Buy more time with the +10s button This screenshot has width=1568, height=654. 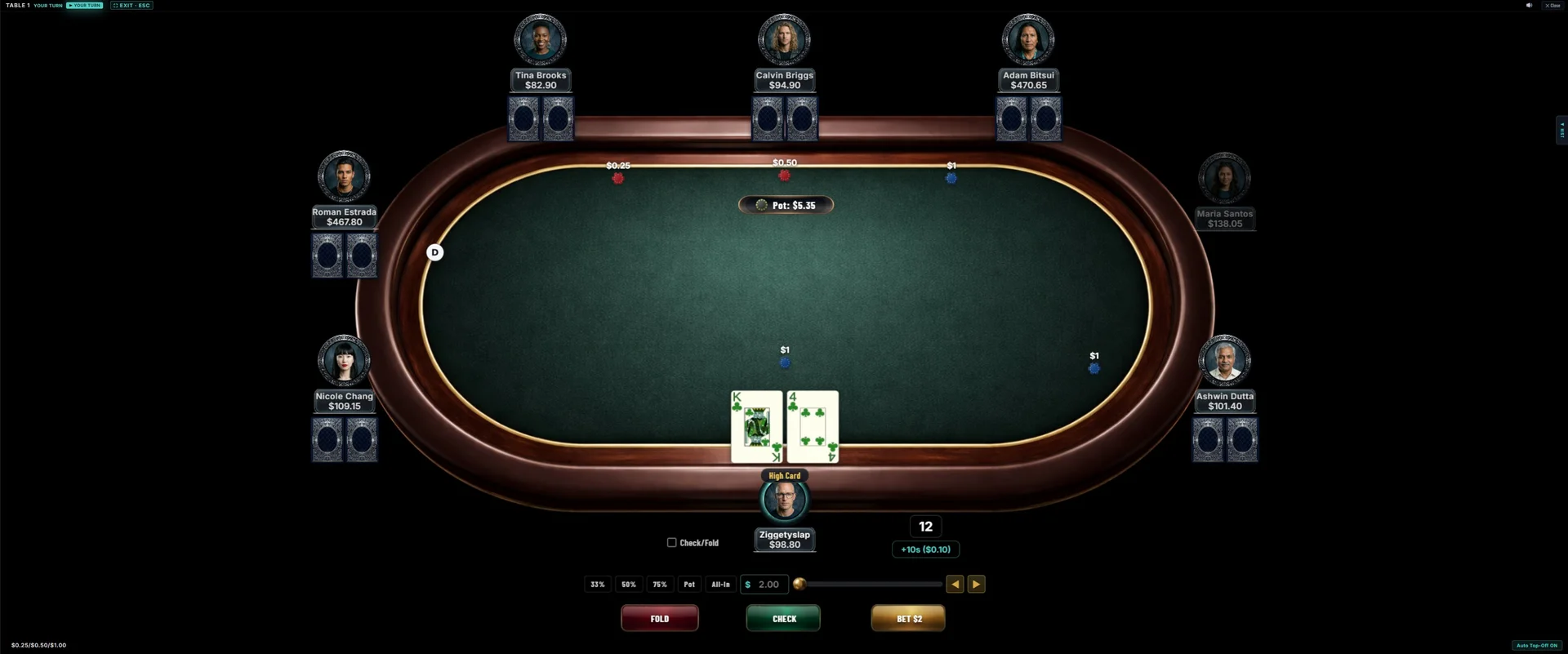[925, 549]
